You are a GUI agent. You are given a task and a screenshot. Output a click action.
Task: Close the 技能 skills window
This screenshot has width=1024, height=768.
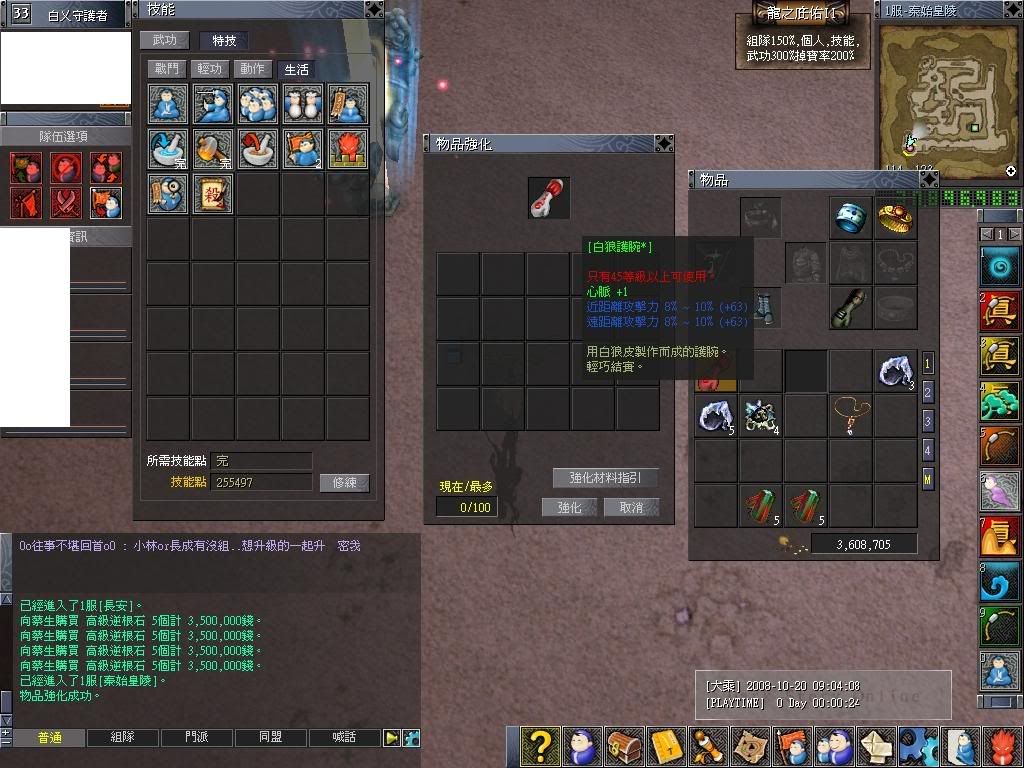[373, 9]
